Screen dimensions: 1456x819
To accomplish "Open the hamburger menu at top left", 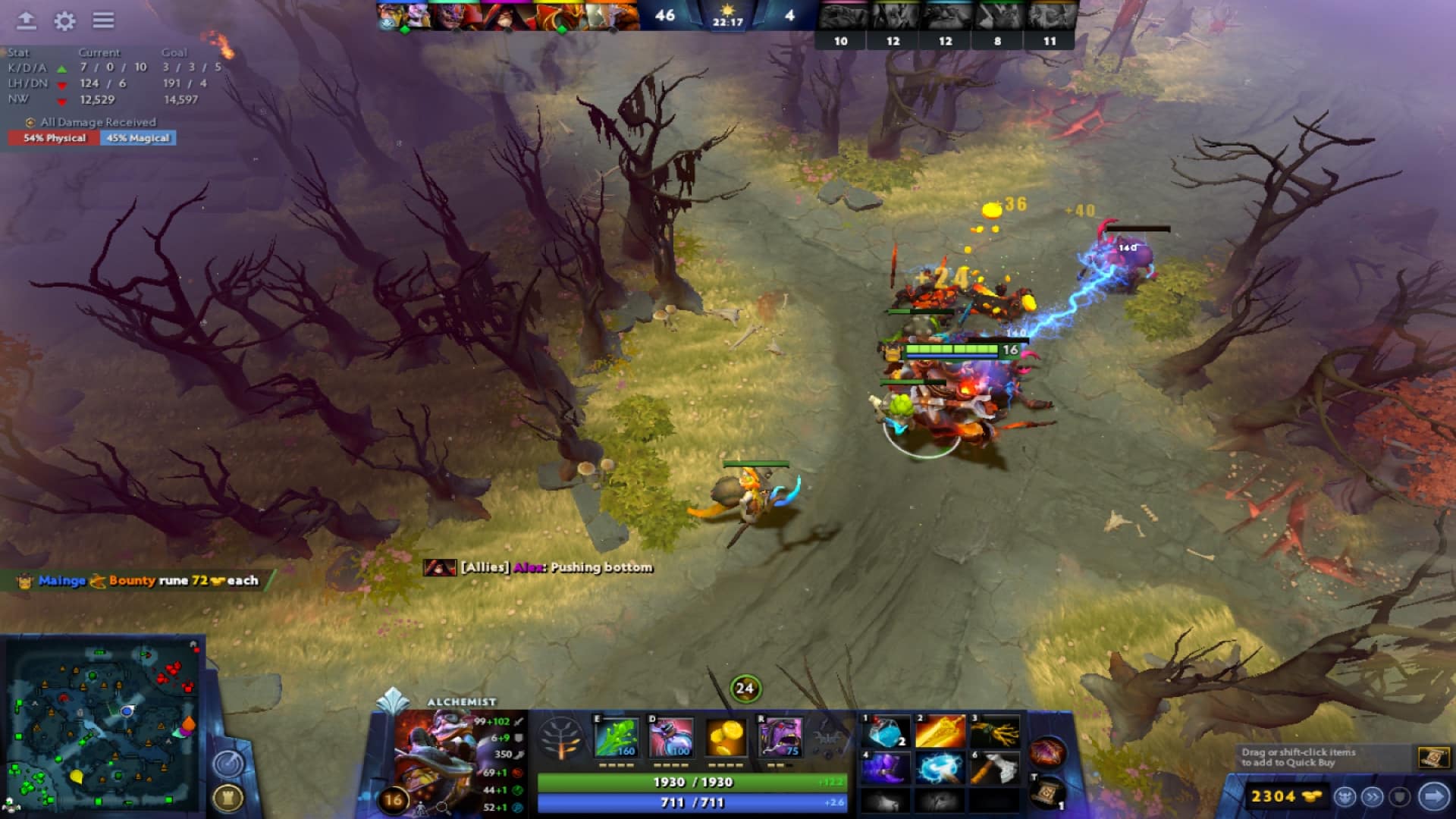I will (104, 19).
